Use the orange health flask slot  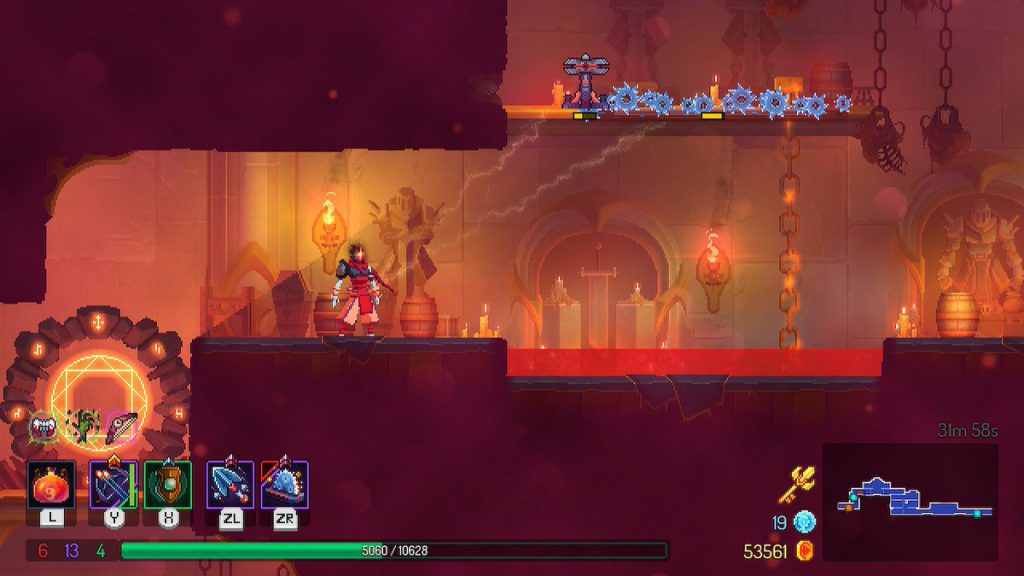[50, 484]
